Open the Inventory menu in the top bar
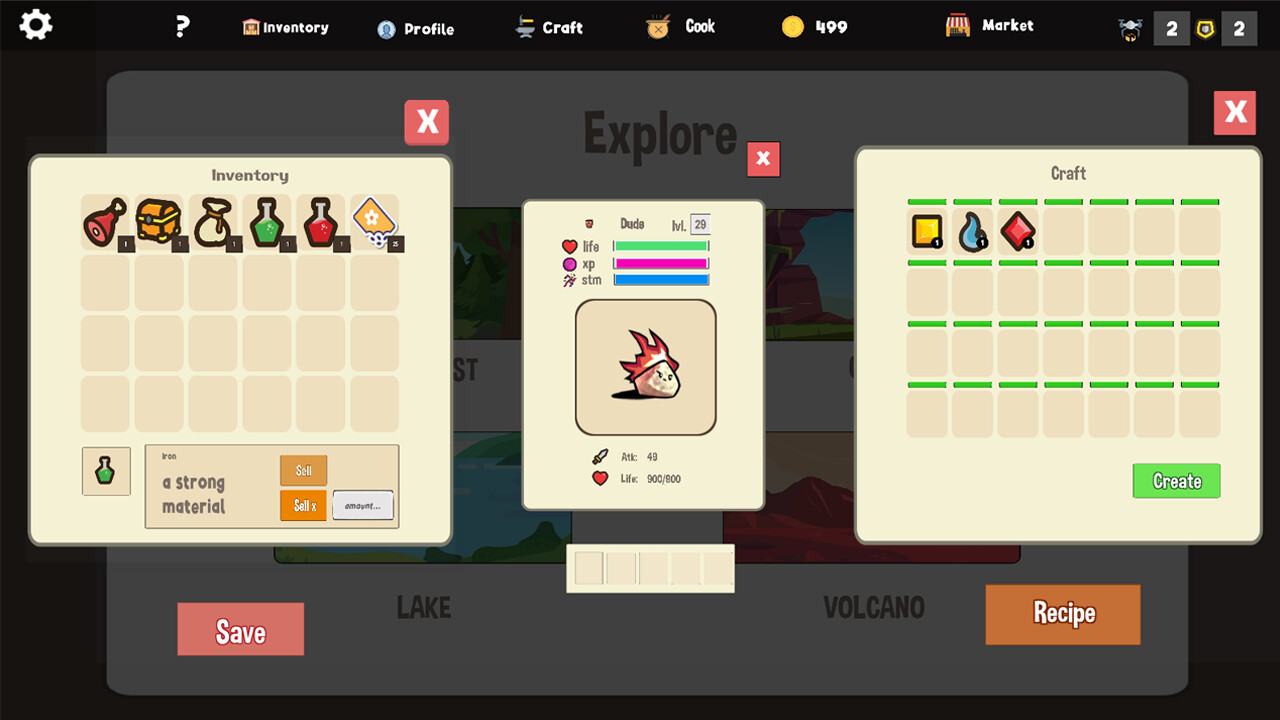The height and width of the screenshot is (720, 1280). point(285,27)
